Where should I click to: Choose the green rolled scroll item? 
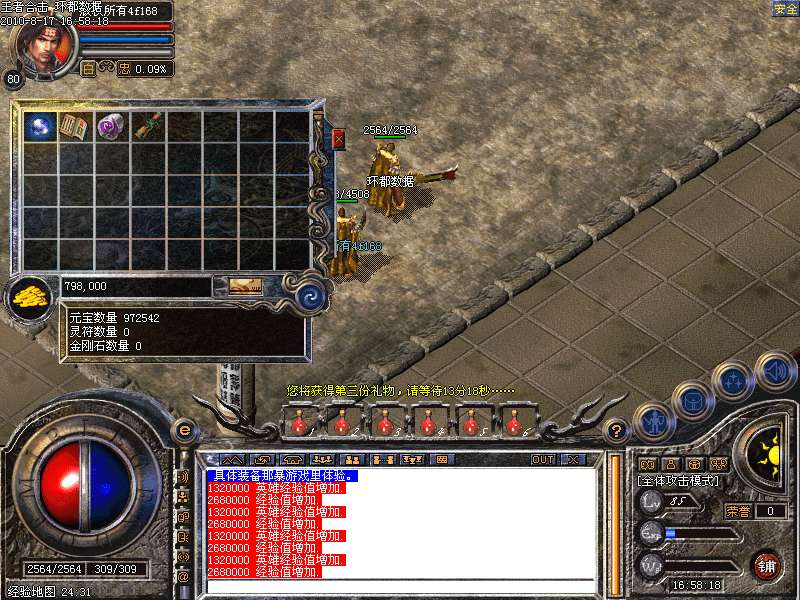(148, 127)
